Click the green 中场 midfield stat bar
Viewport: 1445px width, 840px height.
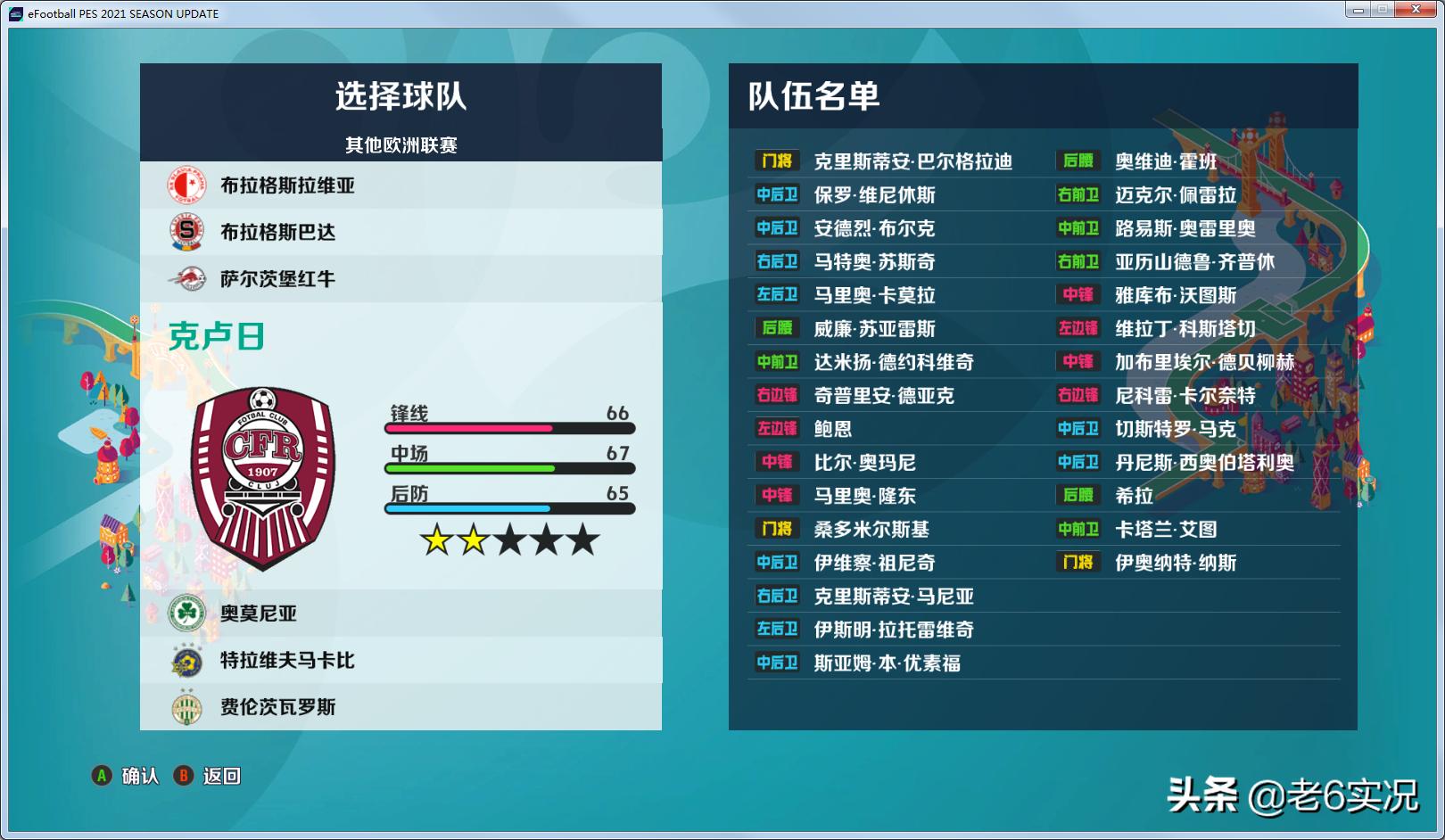[x=471, y=466]
